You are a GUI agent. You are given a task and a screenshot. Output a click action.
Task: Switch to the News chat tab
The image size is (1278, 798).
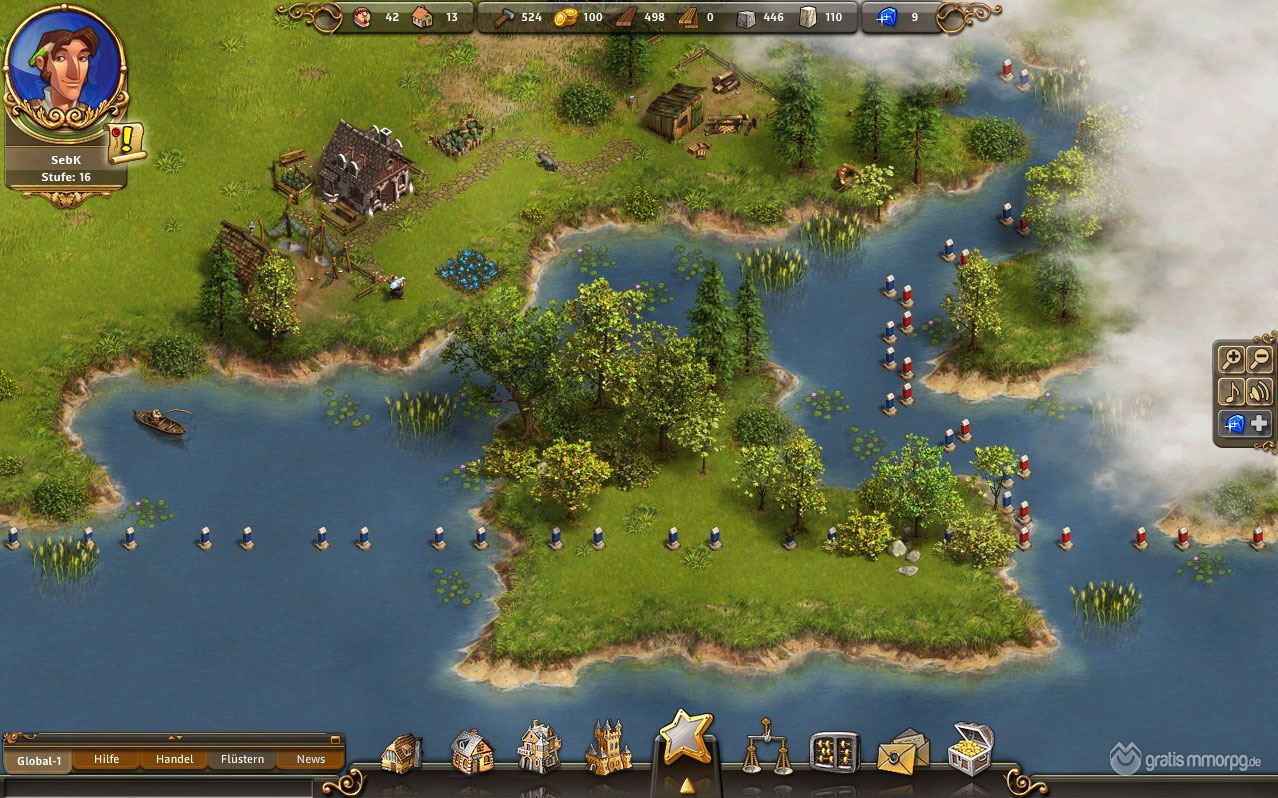311,759
